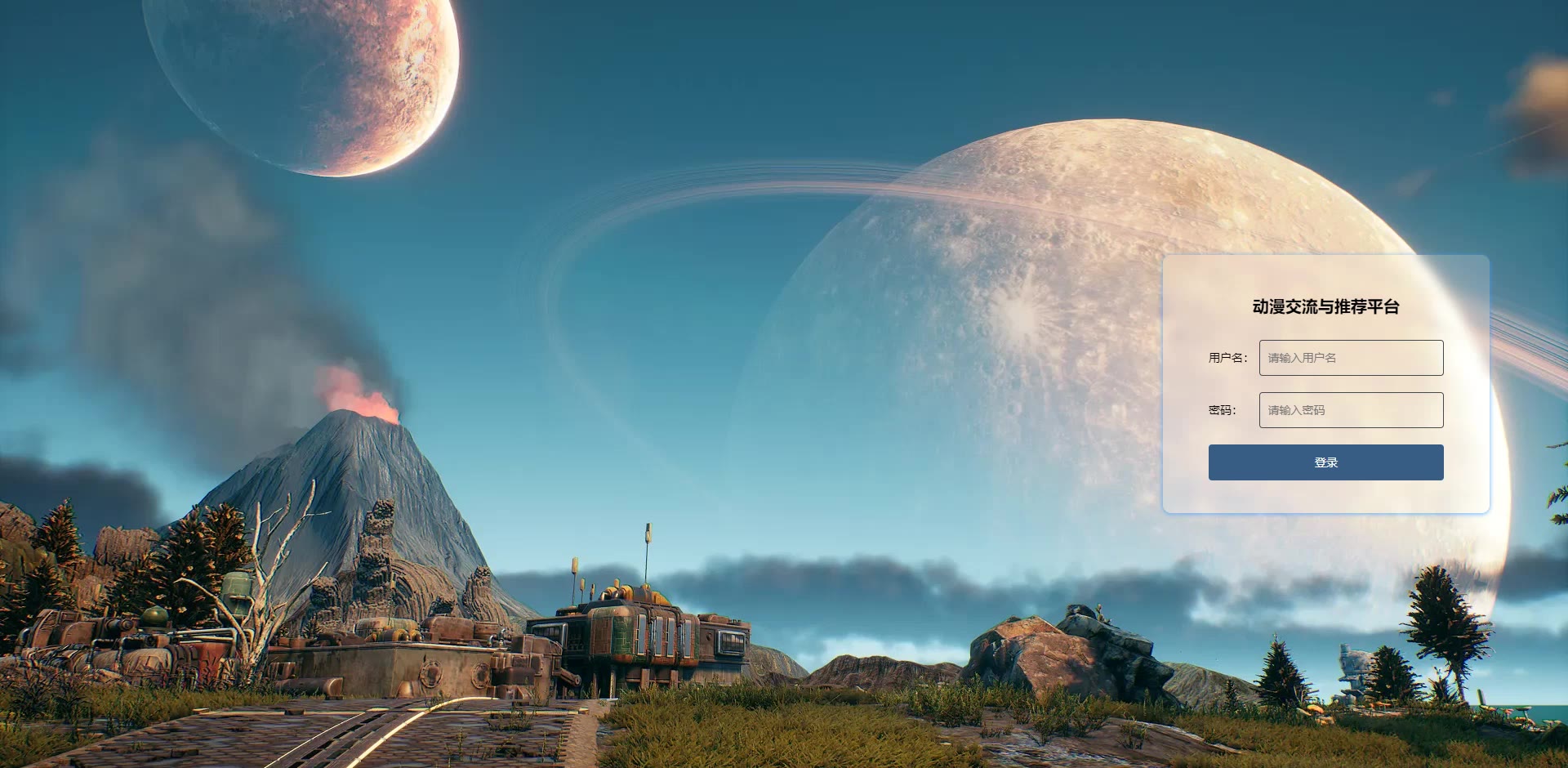Focus the password input field

[1351, 410]
